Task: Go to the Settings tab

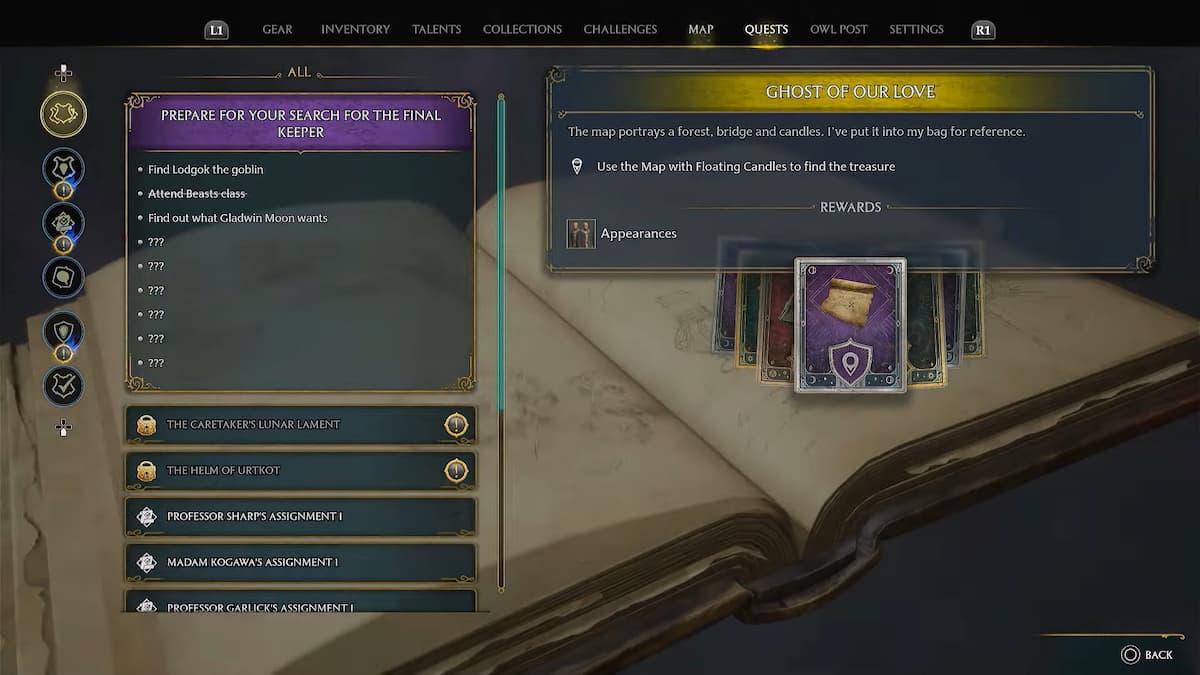Action: 916,30
